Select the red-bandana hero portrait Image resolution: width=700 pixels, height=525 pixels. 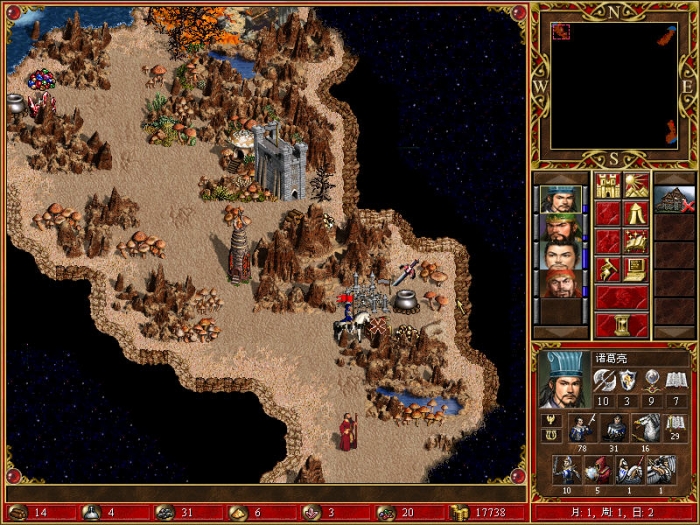click(x=561, y=283)
